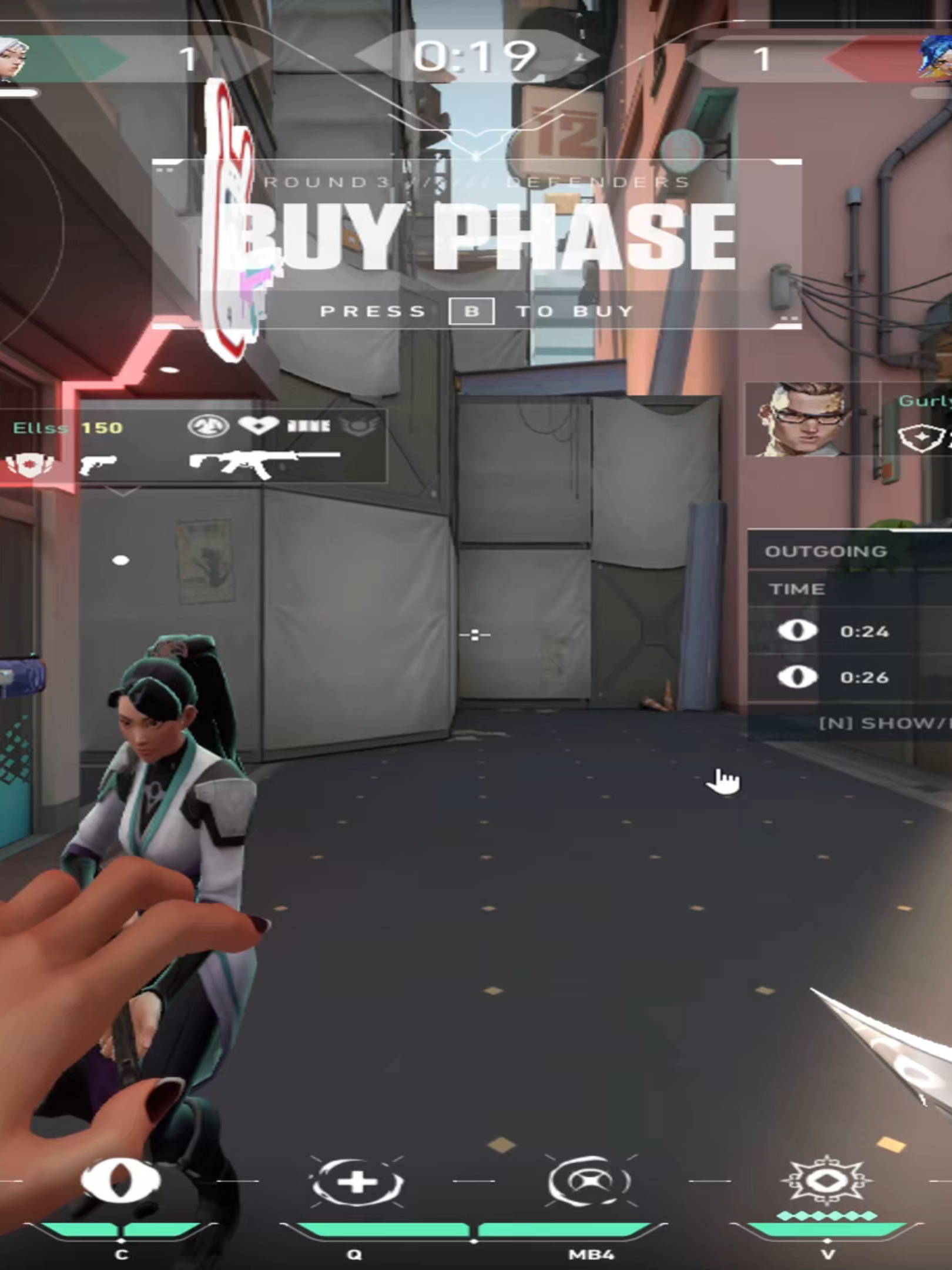This screenshot has width=952, height=1270.
Task: Toggle the eye marker next to 0:26
Action: (797, 676)
